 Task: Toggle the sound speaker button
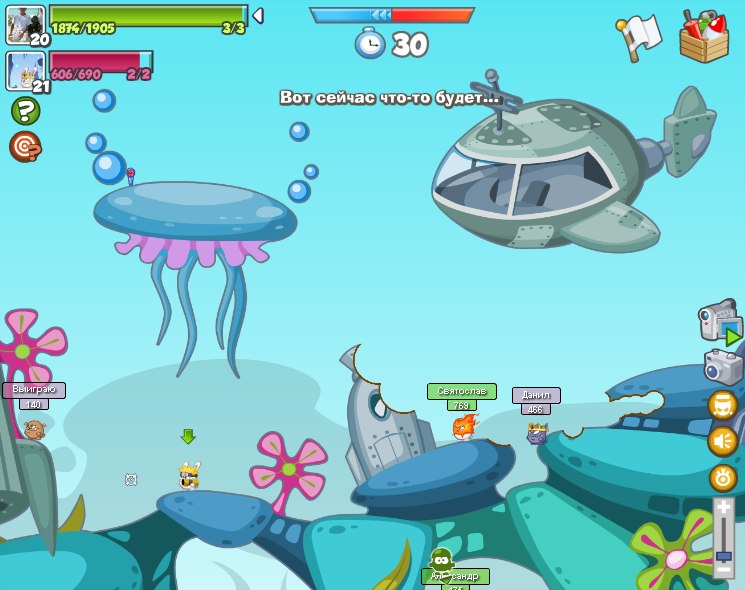click(723, 441)
